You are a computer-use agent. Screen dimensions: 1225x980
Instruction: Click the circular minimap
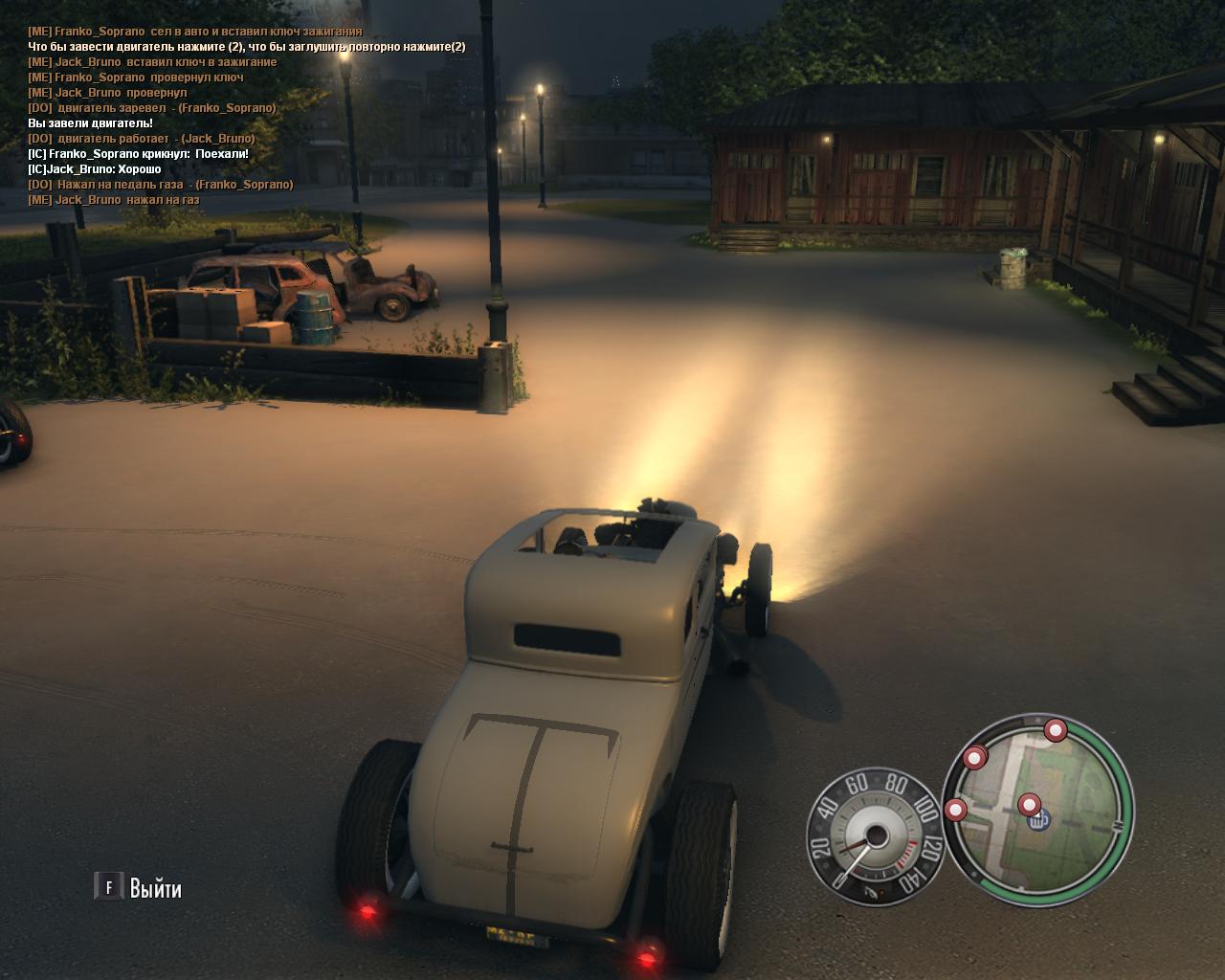point(1039,810)
